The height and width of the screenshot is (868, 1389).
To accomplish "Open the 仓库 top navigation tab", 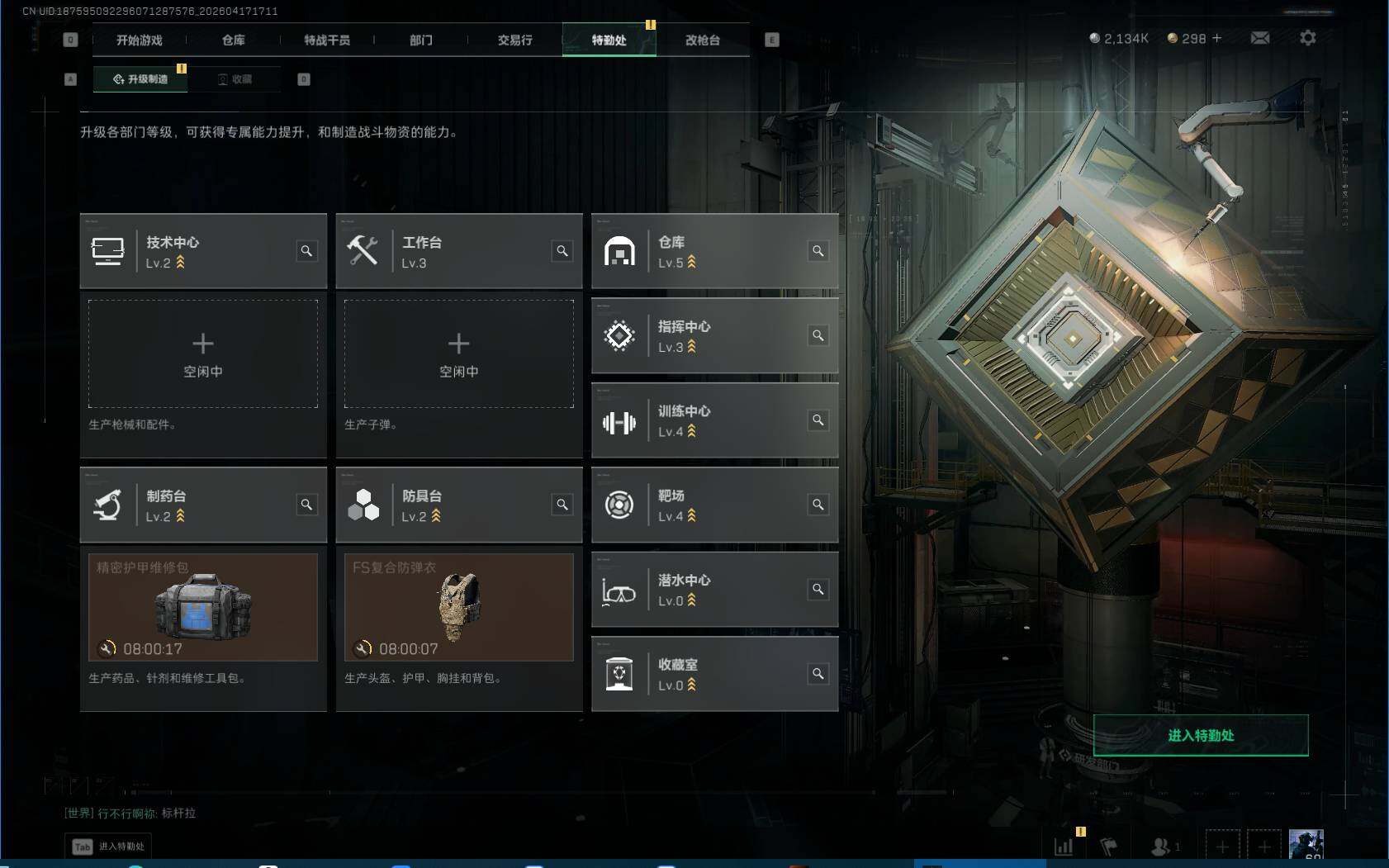I will (233, 40).
